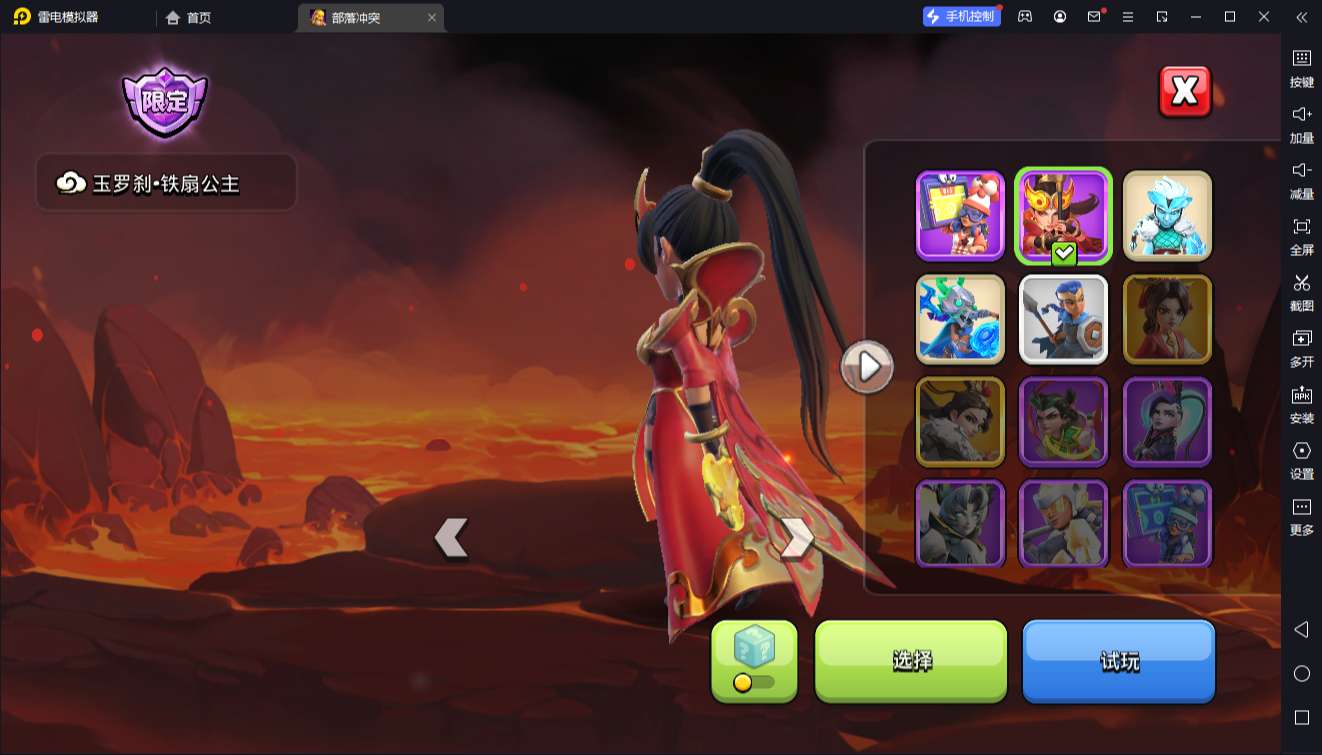Advance to the next skin with right arrow
This screenshot has width=1322, height=755.
(x=796, y=538)
